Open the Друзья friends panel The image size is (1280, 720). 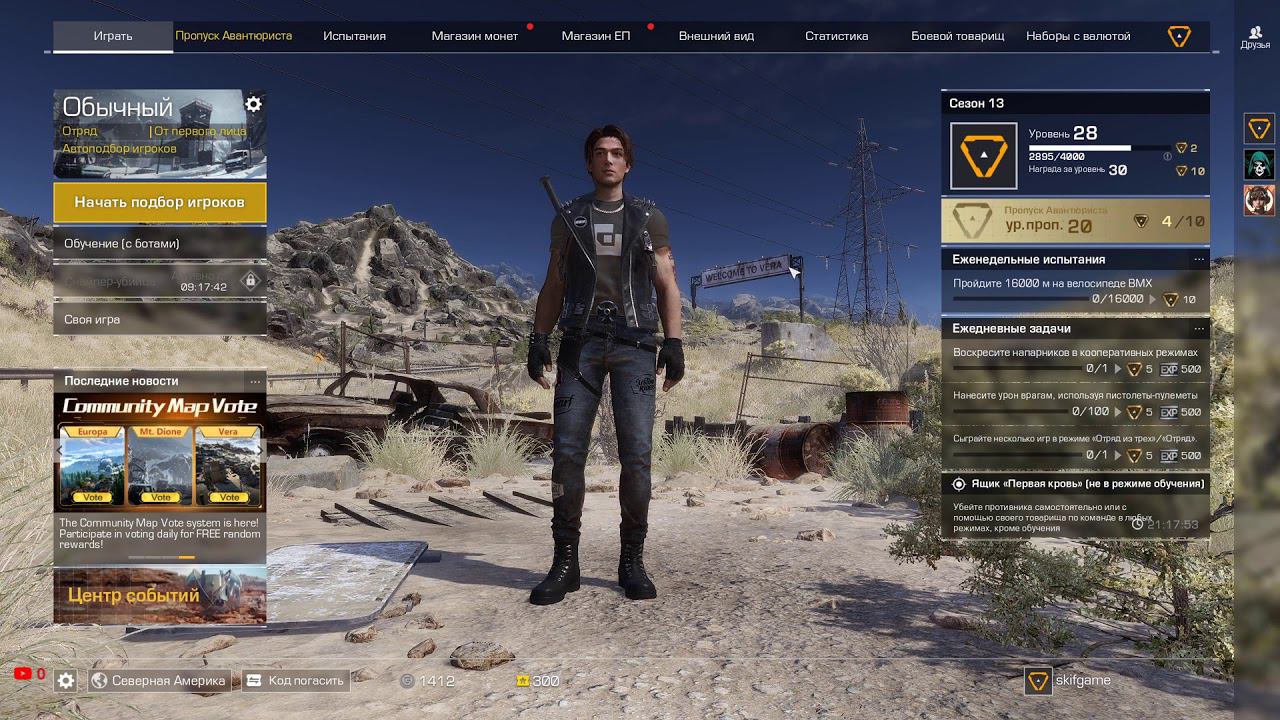point(1255,37)
